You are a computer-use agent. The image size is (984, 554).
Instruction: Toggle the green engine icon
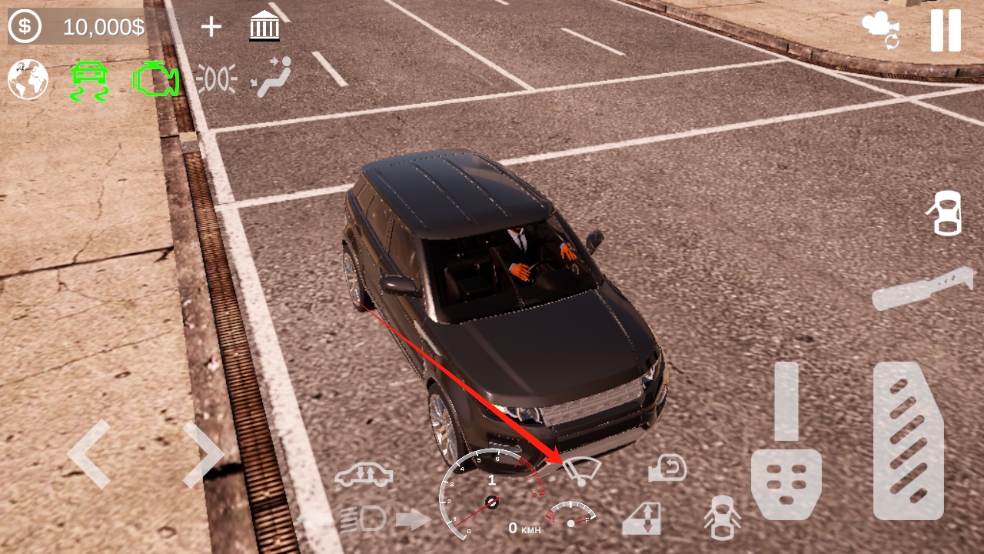(x=155, y=79)
